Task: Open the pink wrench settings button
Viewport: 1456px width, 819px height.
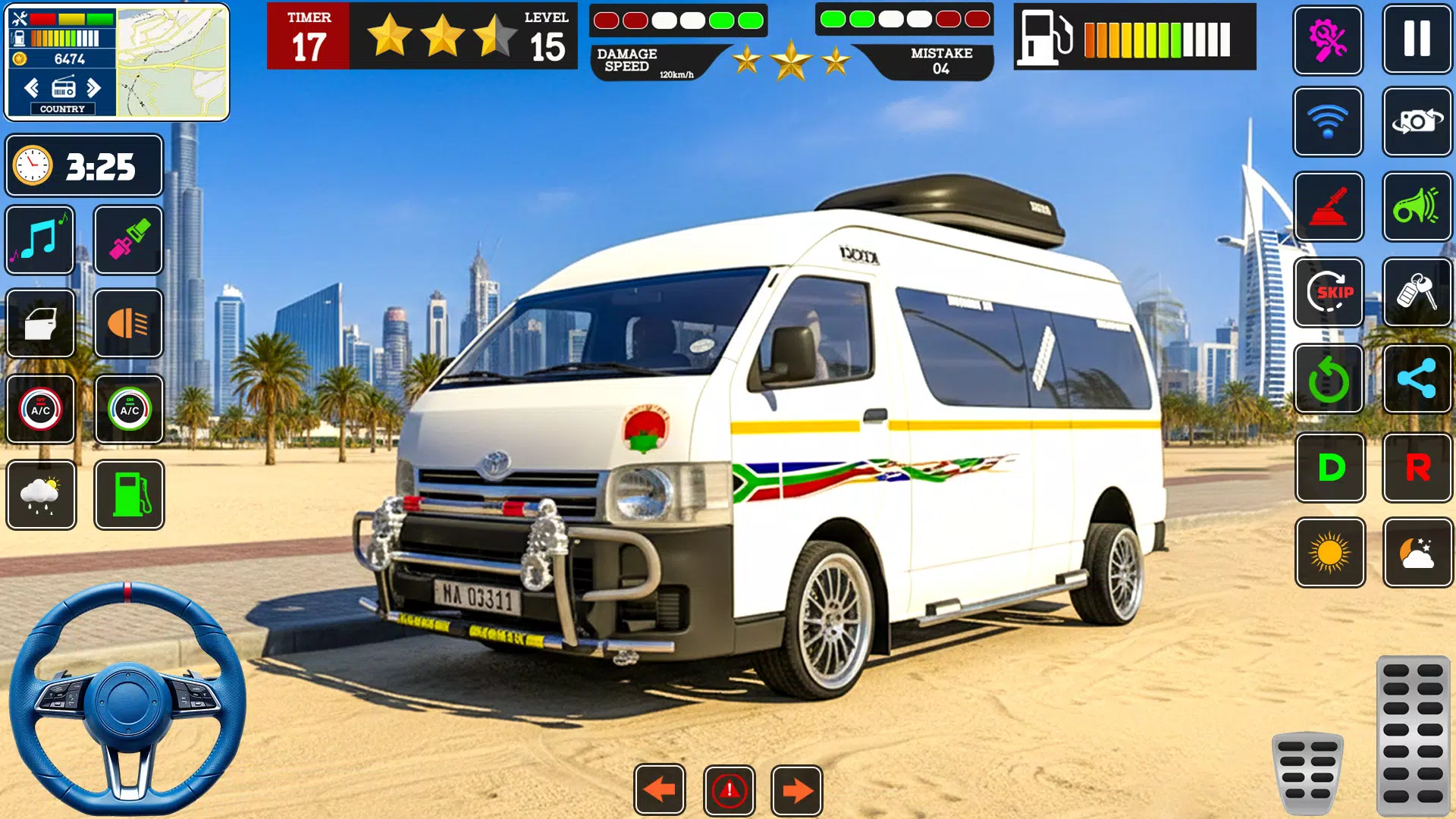Action: point(1328,39)
